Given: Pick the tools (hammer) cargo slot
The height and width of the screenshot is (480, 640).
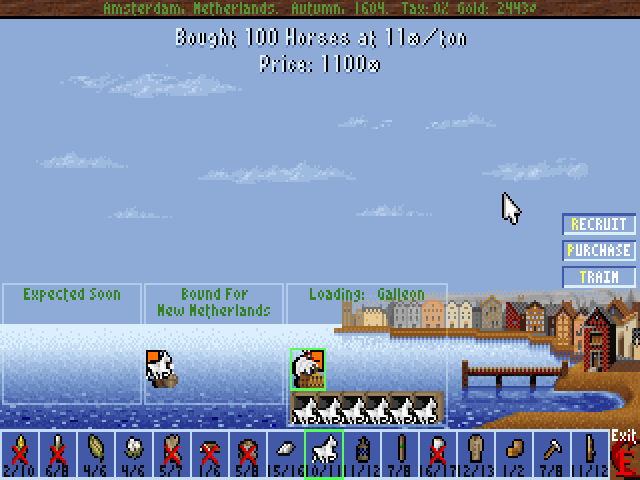Looking at the screenshot, I should coord(551,455).
